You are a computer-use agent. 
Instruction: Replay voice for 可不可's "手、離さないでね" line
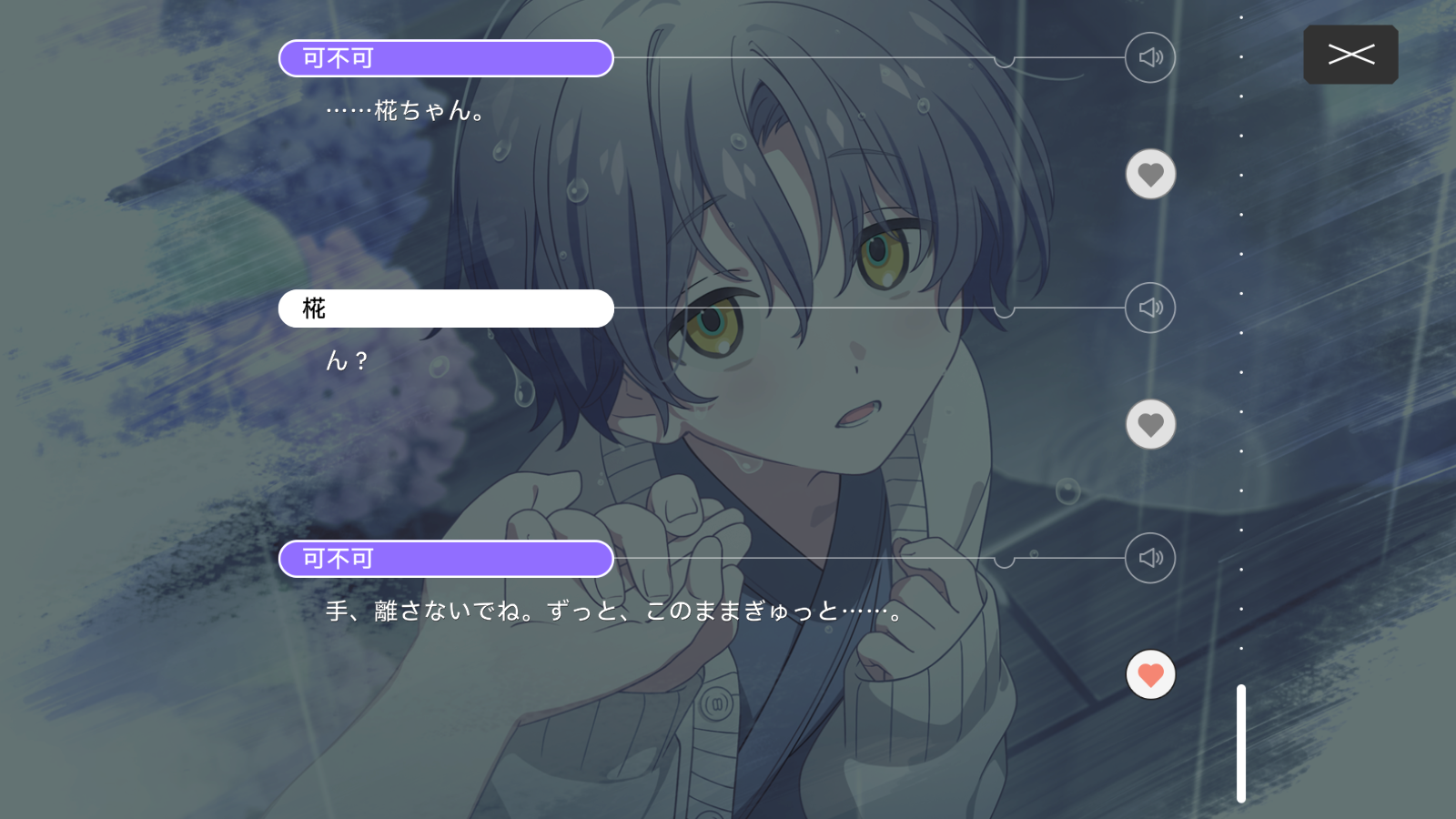(1150, 558)
